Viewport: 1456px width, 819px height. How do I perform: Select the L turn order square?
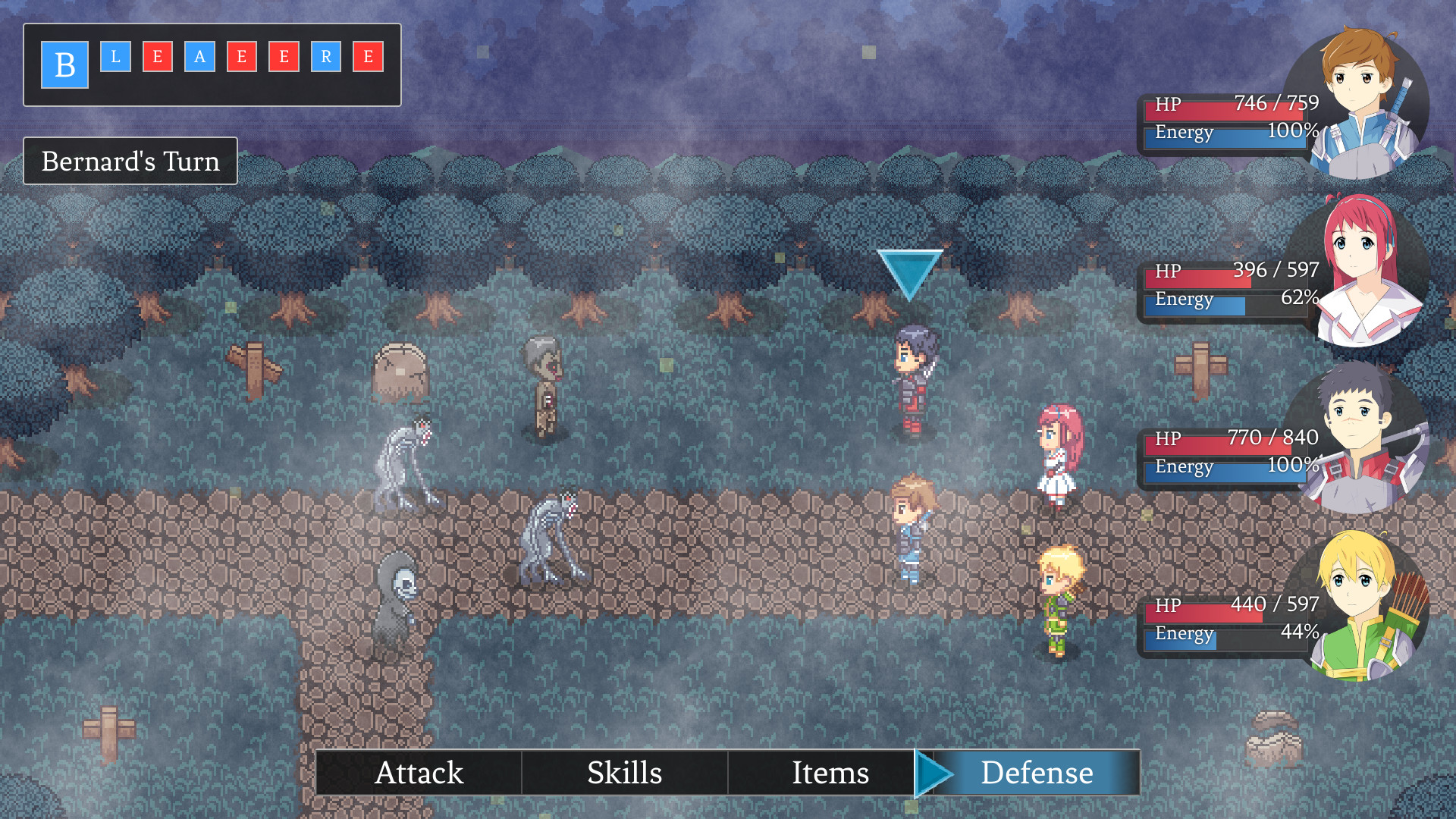tap(115, 57)
